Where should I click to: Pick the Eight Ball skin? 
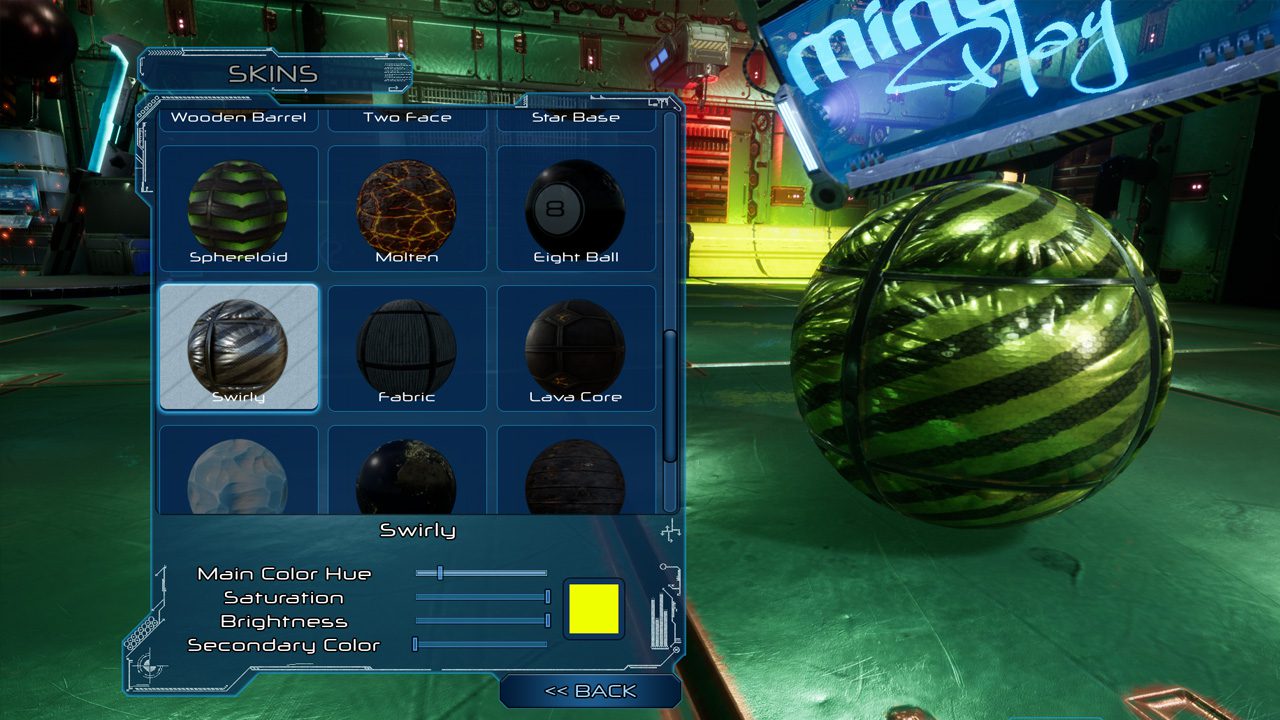[x=576, y=209]
